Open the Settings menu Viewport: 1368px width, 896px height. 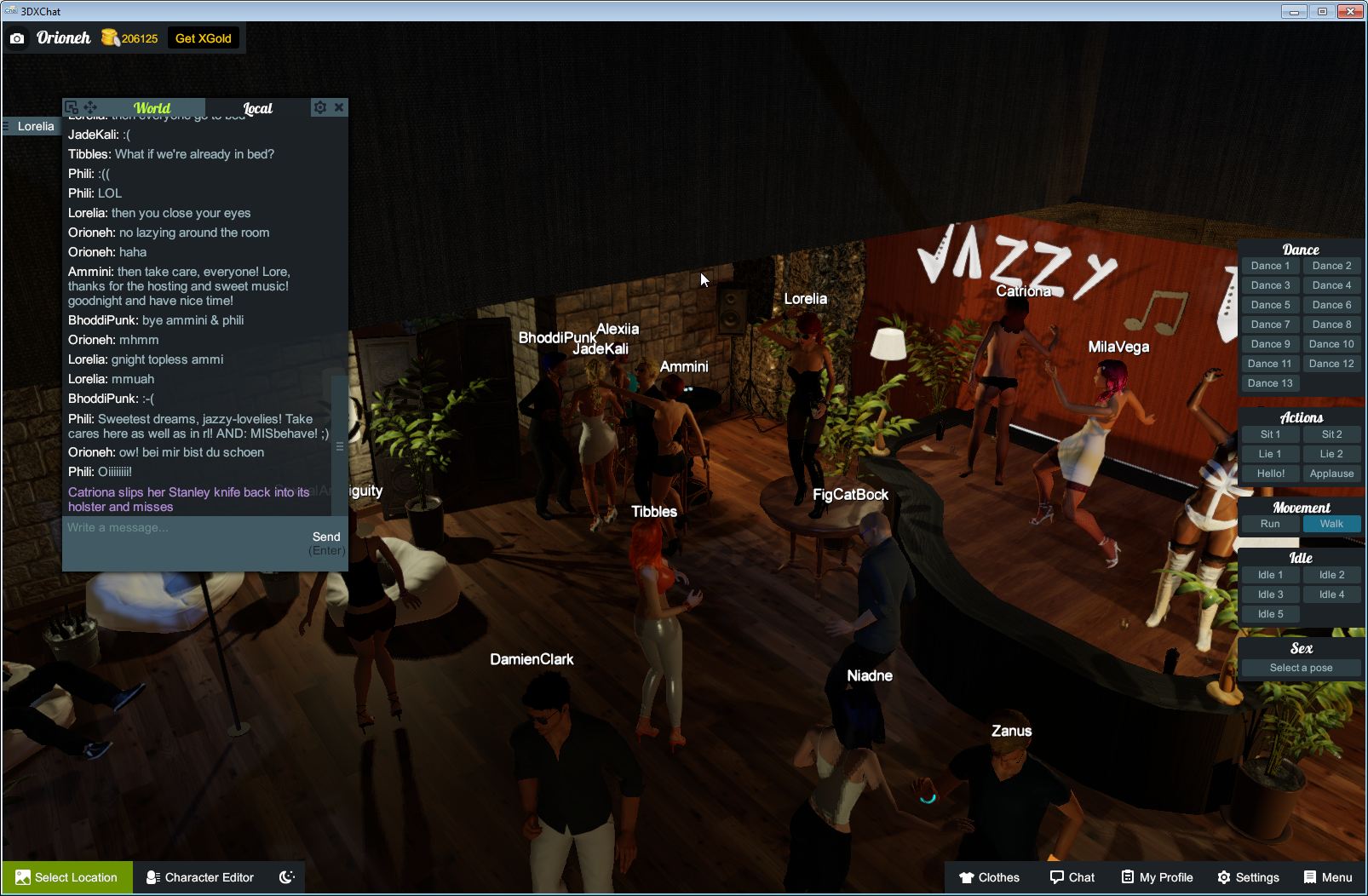click(1249, 877)
